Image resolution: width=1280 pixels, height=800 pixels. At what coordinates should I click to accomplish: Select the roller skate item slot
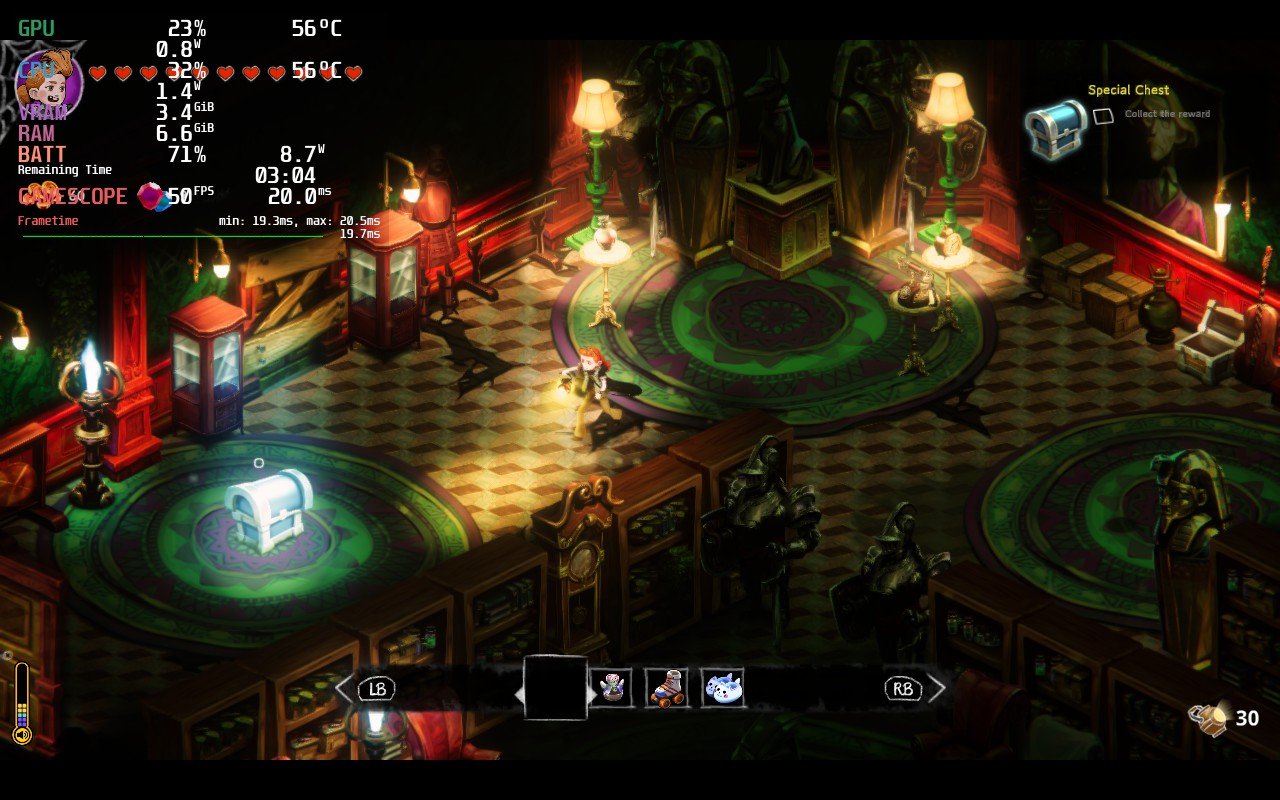666,688
